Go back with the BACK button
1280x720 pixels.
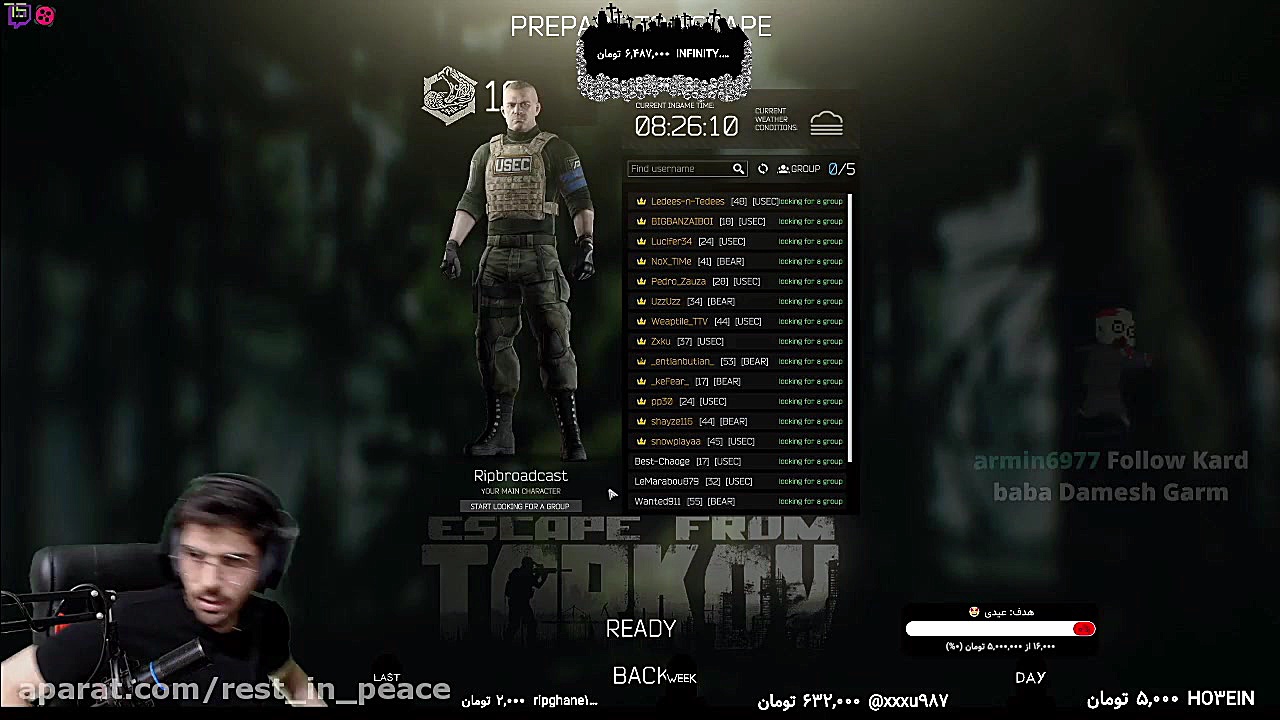point(640,677)
